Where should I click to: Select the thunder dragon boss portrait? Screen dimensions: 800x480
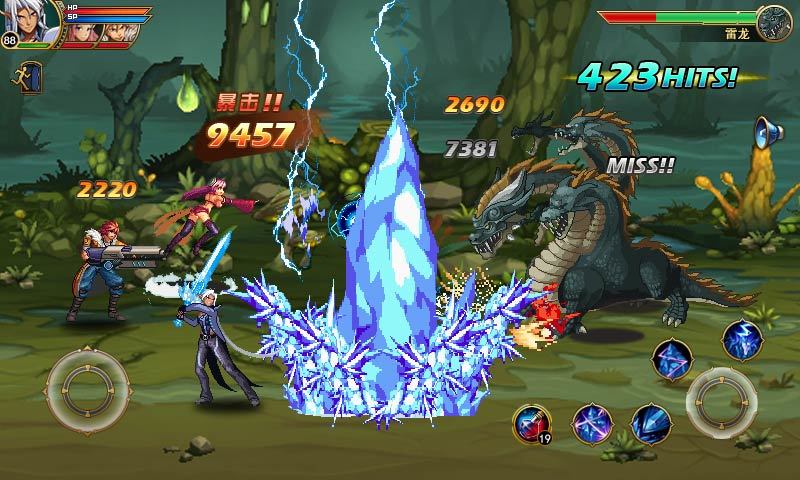(773, 22)
